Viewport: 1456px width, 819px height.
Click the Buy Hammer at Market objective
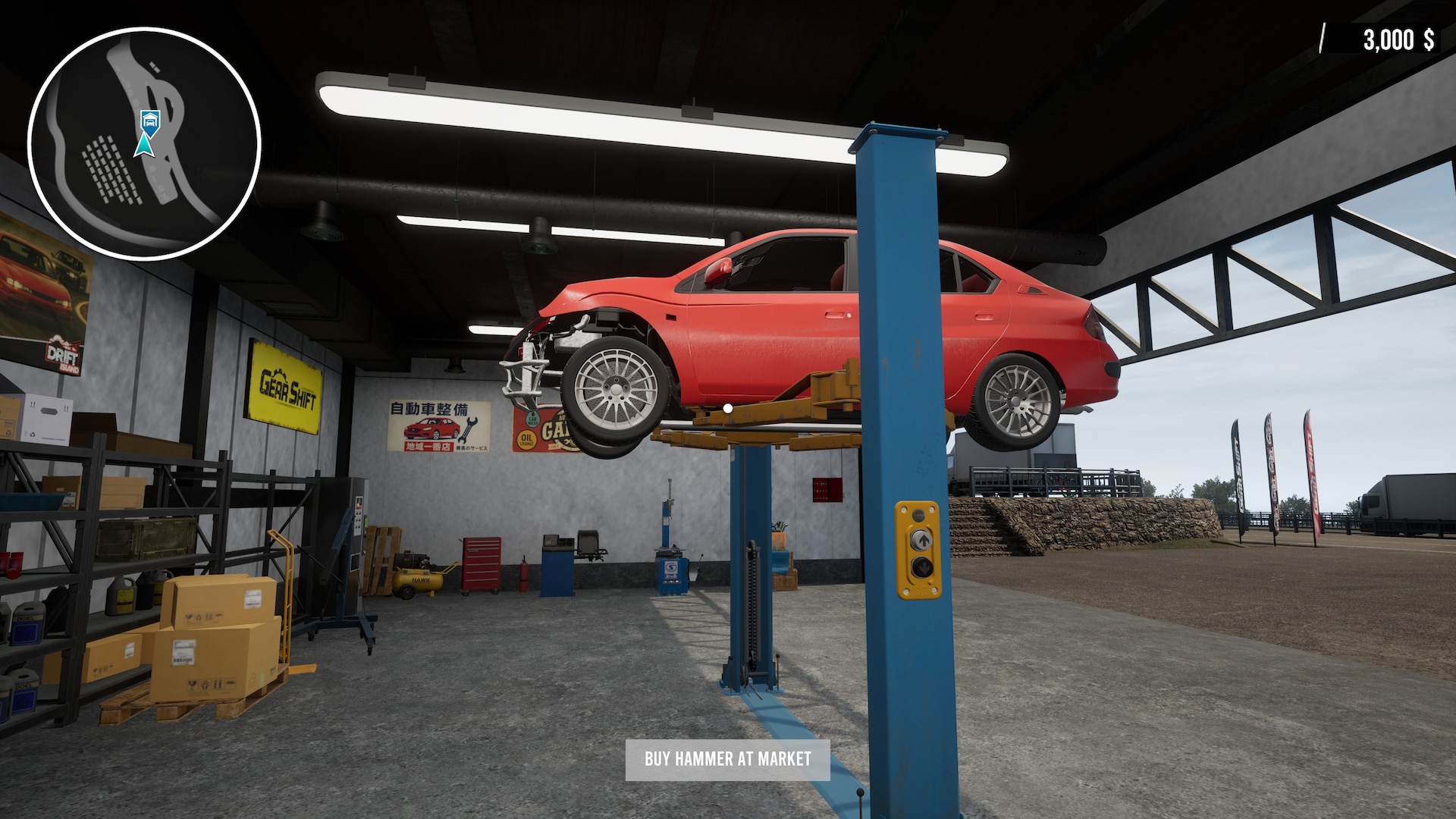(x=727, y=759)
